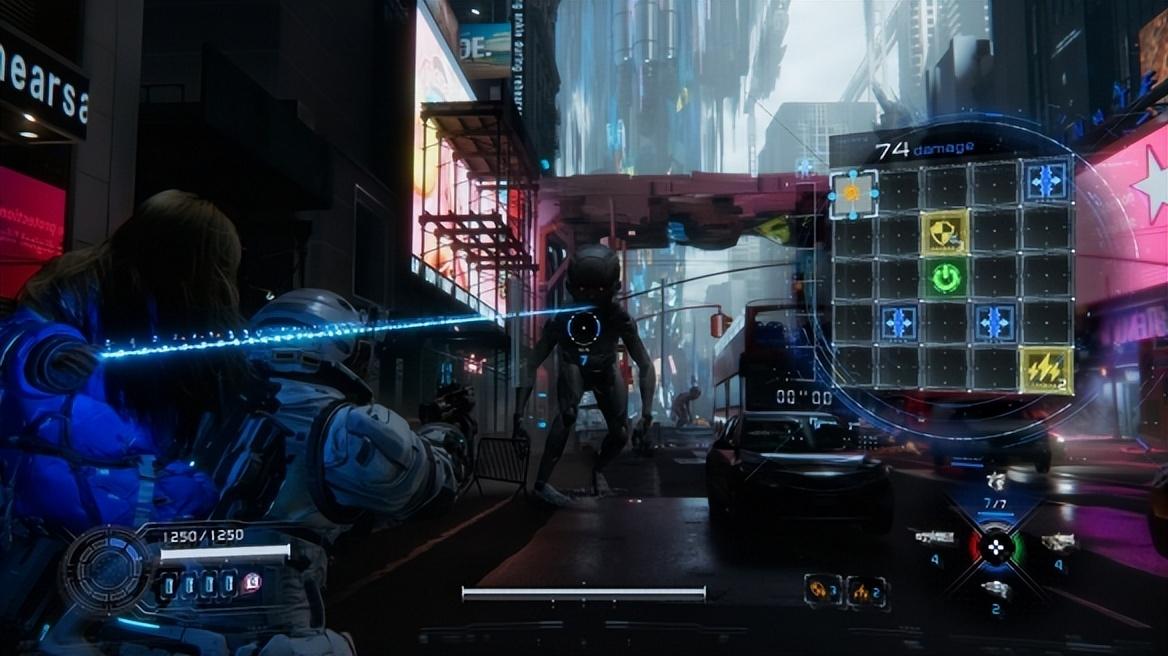Activate the green power symbol tile
Screen dimensions: 1168x656
coord(945,277)
